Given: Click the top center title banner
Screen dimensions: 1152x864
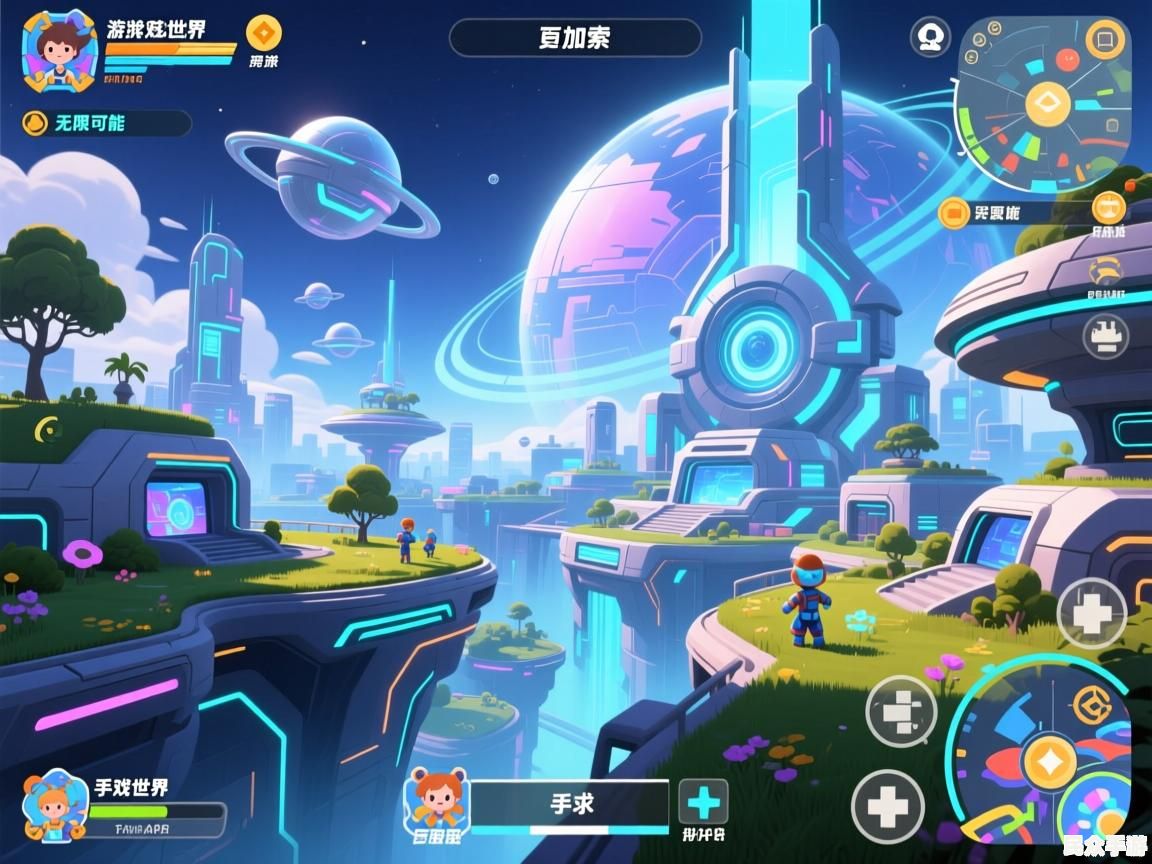Looking at the screenshot, I should (x=575, y=38).
